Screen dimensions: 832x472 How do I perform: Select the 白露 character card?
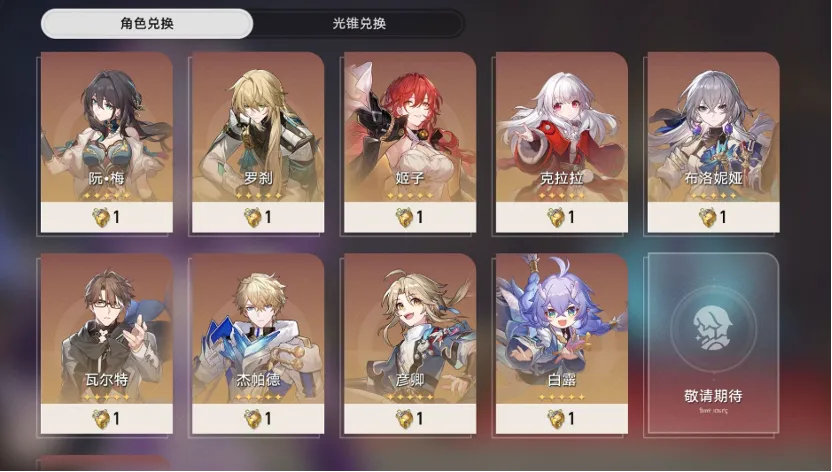point(561,343)
